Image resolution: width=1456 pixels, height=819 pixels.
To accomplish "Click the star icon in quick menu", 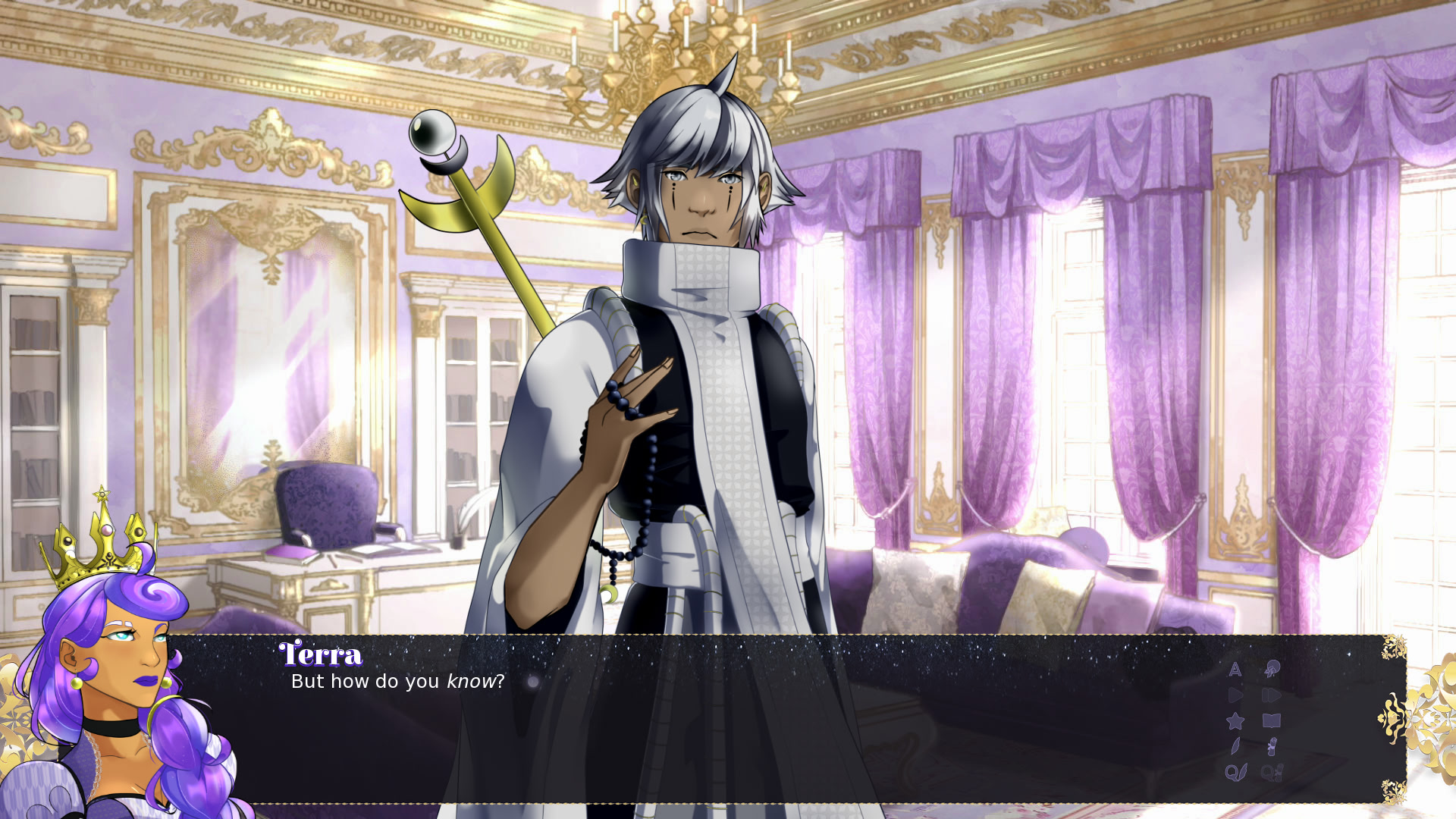I will [x=1235, y=720].
